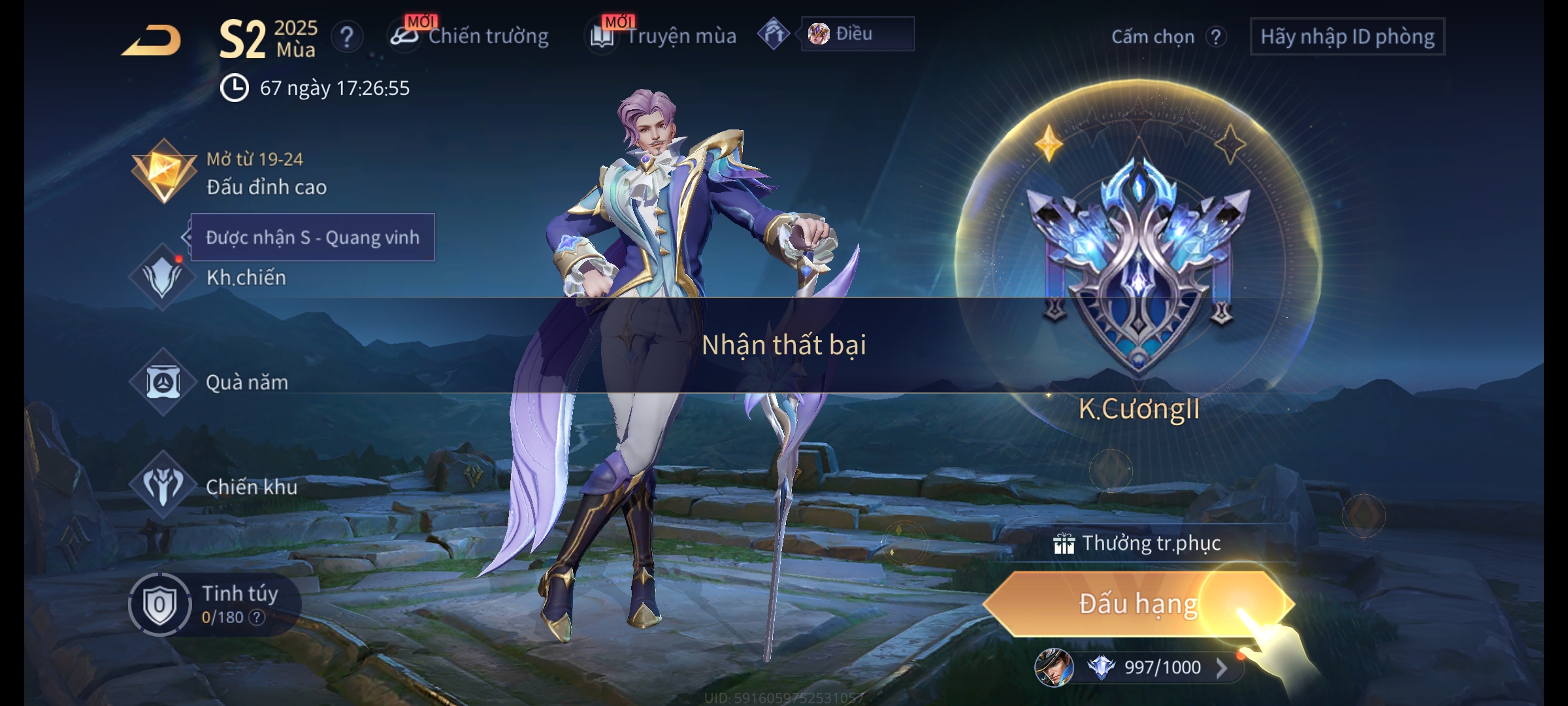Go back with the return arrow

pos(152,41)
